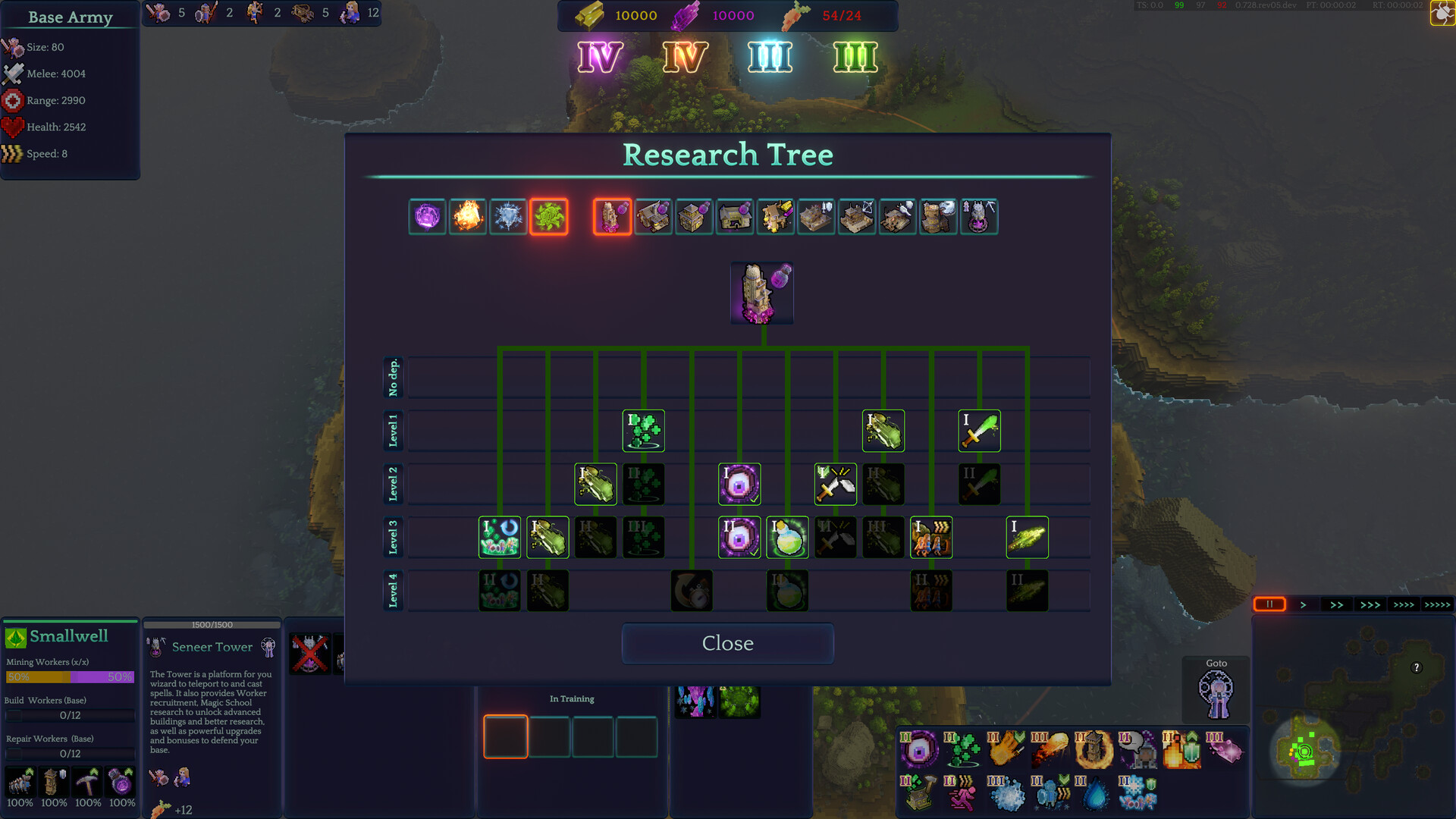This screenshot has height=819, width=1456.
Task: Click the Seneer Tower icon atop the research tree
Action: point(761,293)
